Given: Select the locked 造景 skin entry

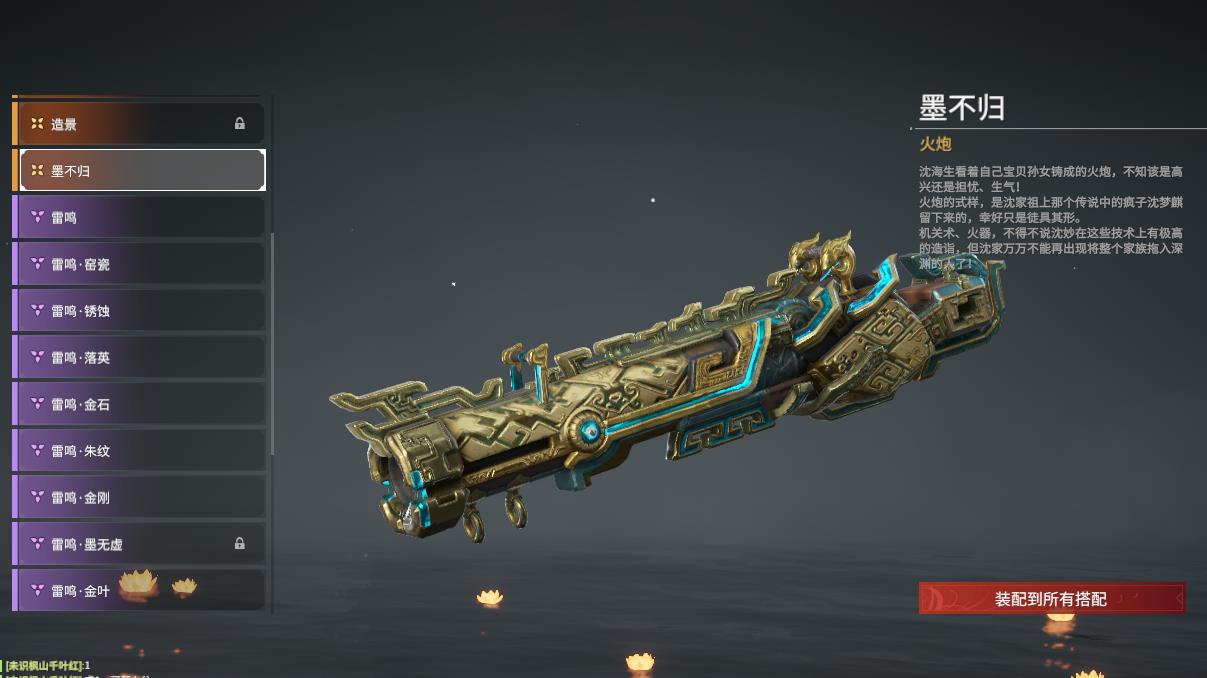Looking at the screenshot, I should pos(140,124).
